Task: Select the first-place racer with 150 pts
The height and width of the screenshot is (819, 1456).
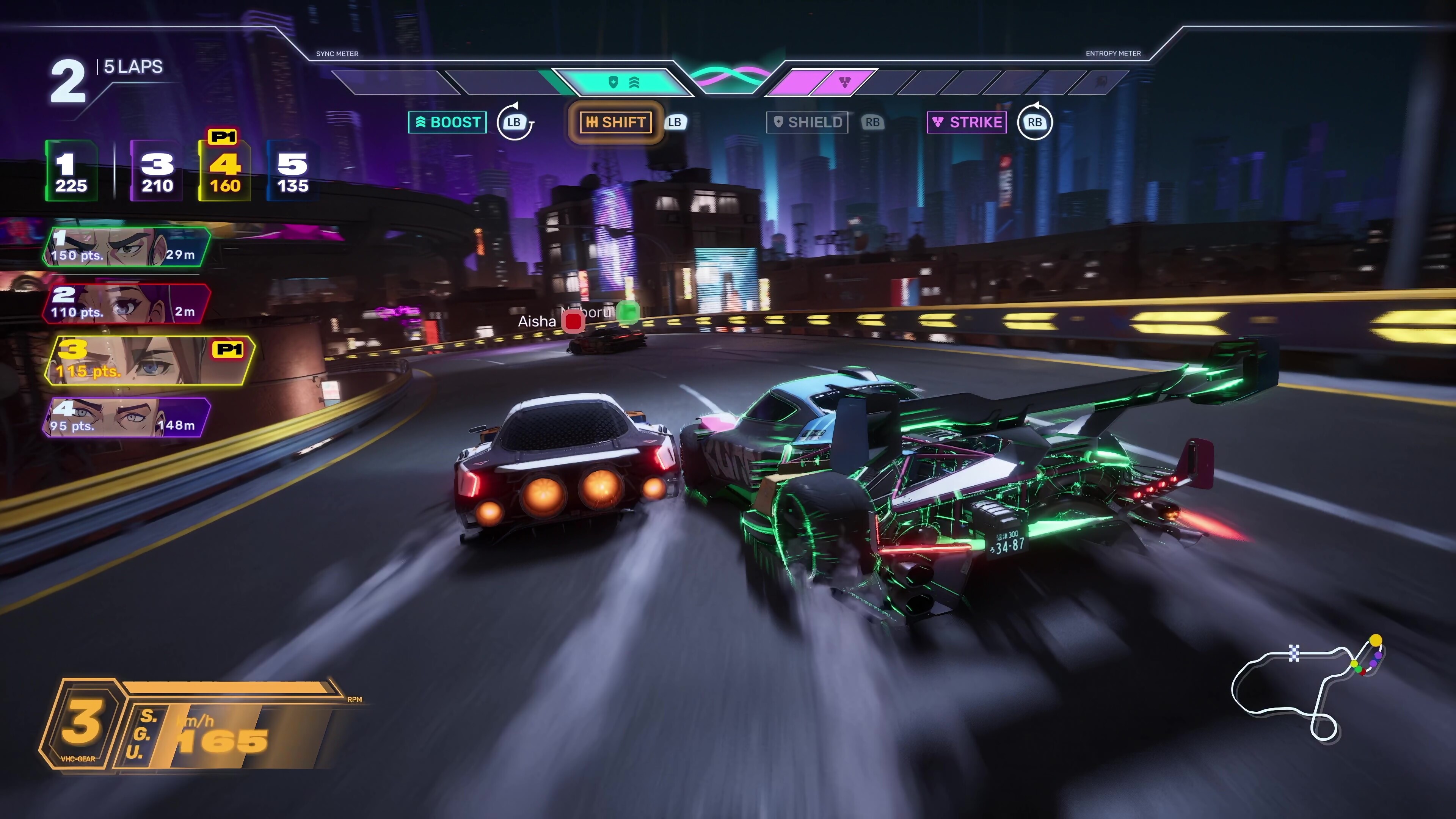Action: click(126, 247)
